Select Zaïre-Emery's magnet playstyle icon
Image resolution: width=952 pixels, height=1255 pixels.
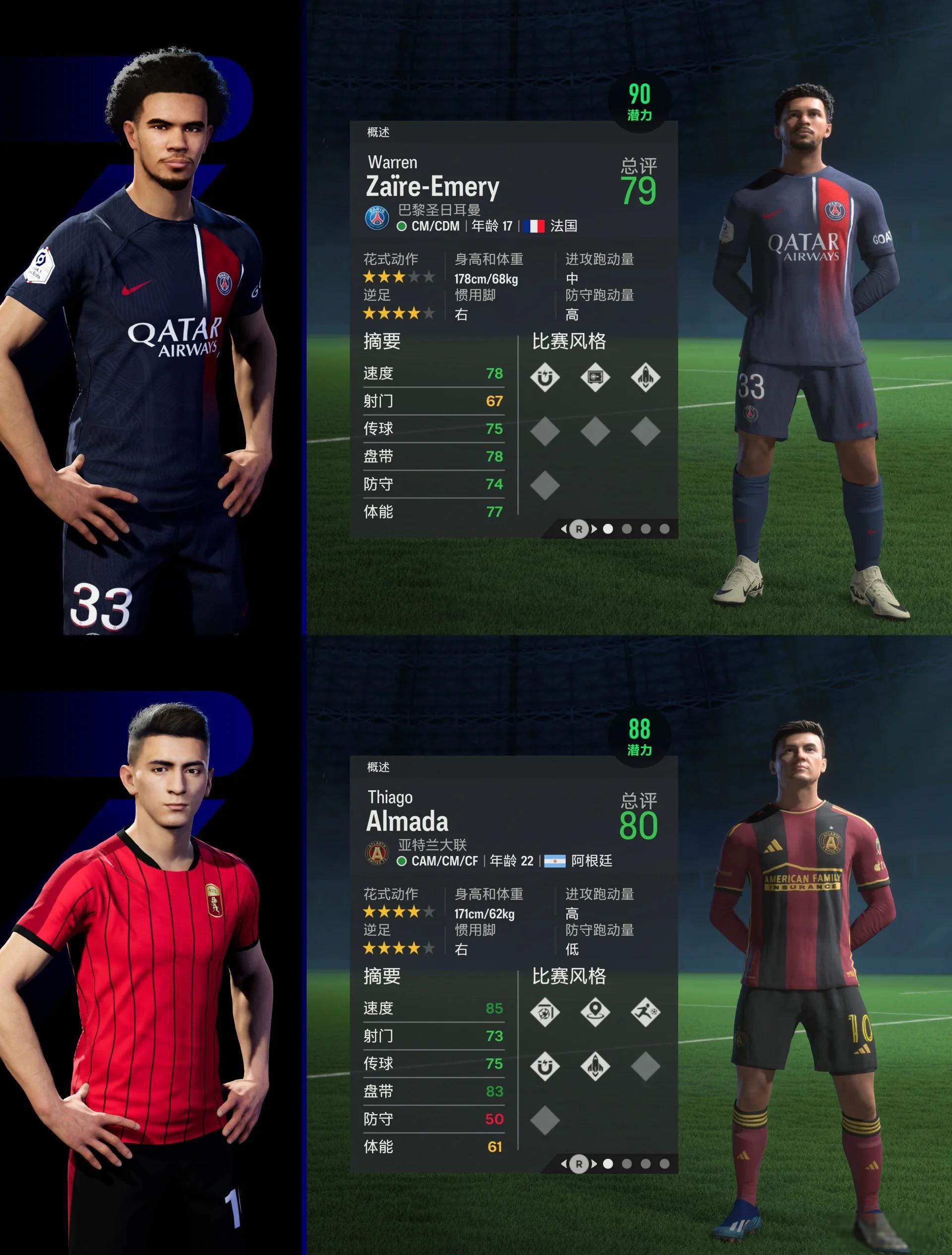coord(545,377)
